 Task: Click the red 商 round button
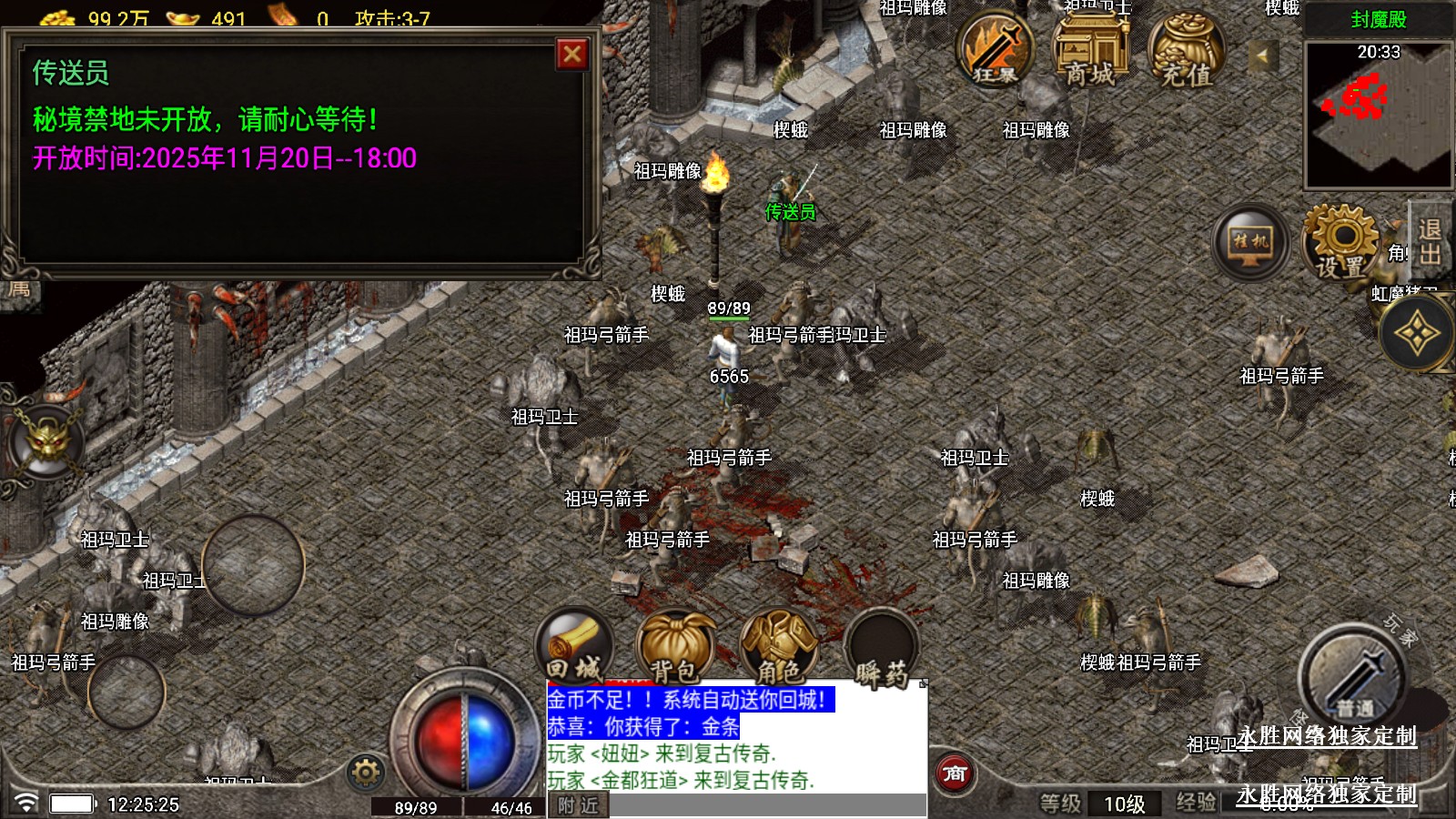955,774
